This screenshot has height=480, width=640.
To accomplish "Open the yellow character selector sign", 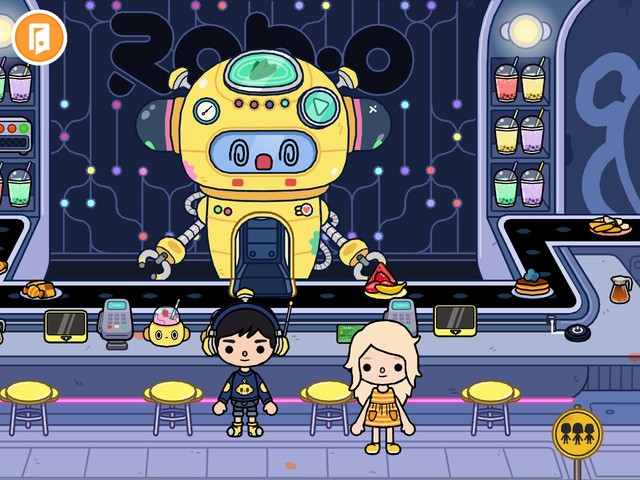I will 577,433.
